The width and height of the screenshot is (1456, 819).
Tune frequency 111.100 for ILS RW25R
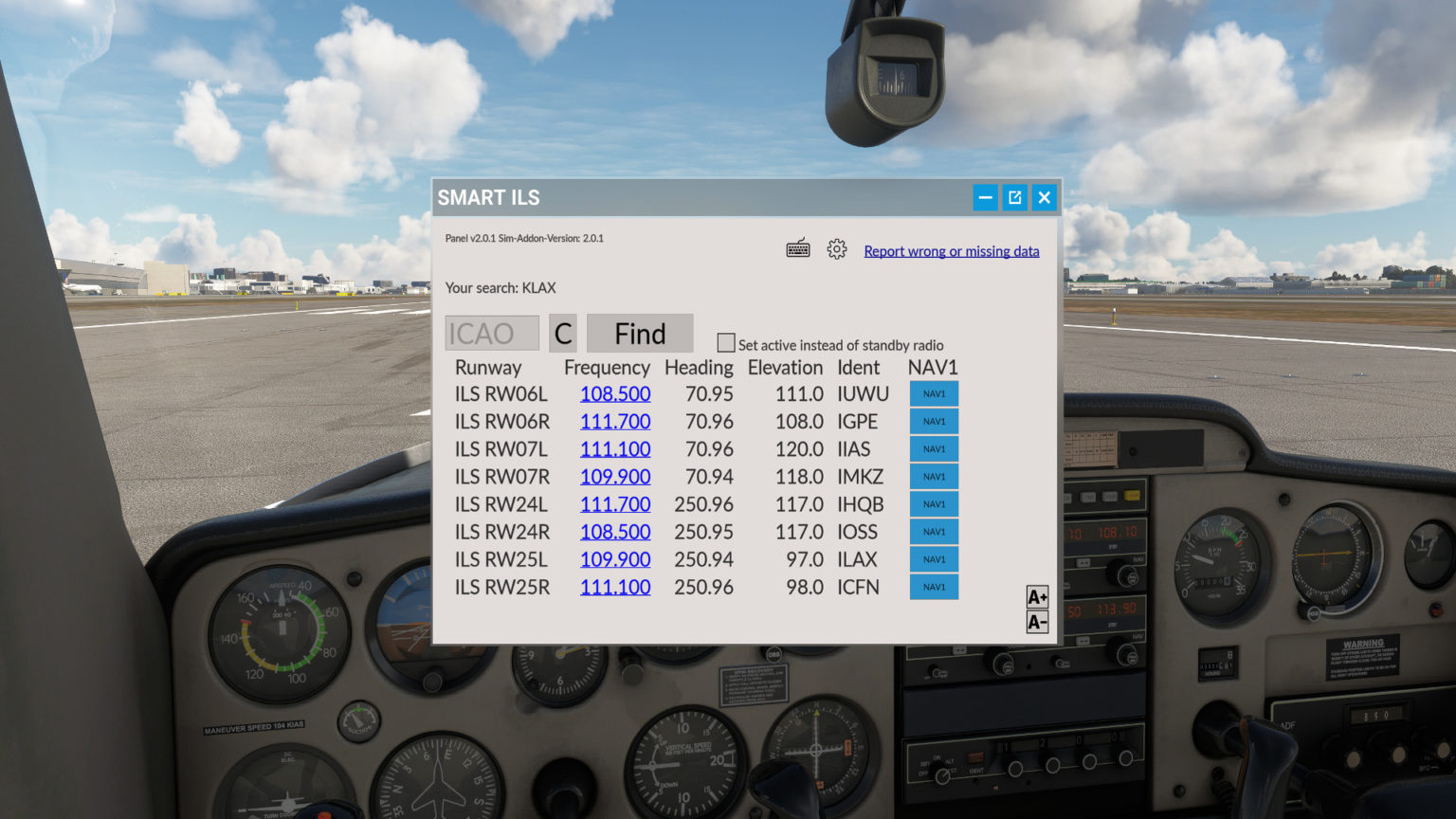[615, 587]
